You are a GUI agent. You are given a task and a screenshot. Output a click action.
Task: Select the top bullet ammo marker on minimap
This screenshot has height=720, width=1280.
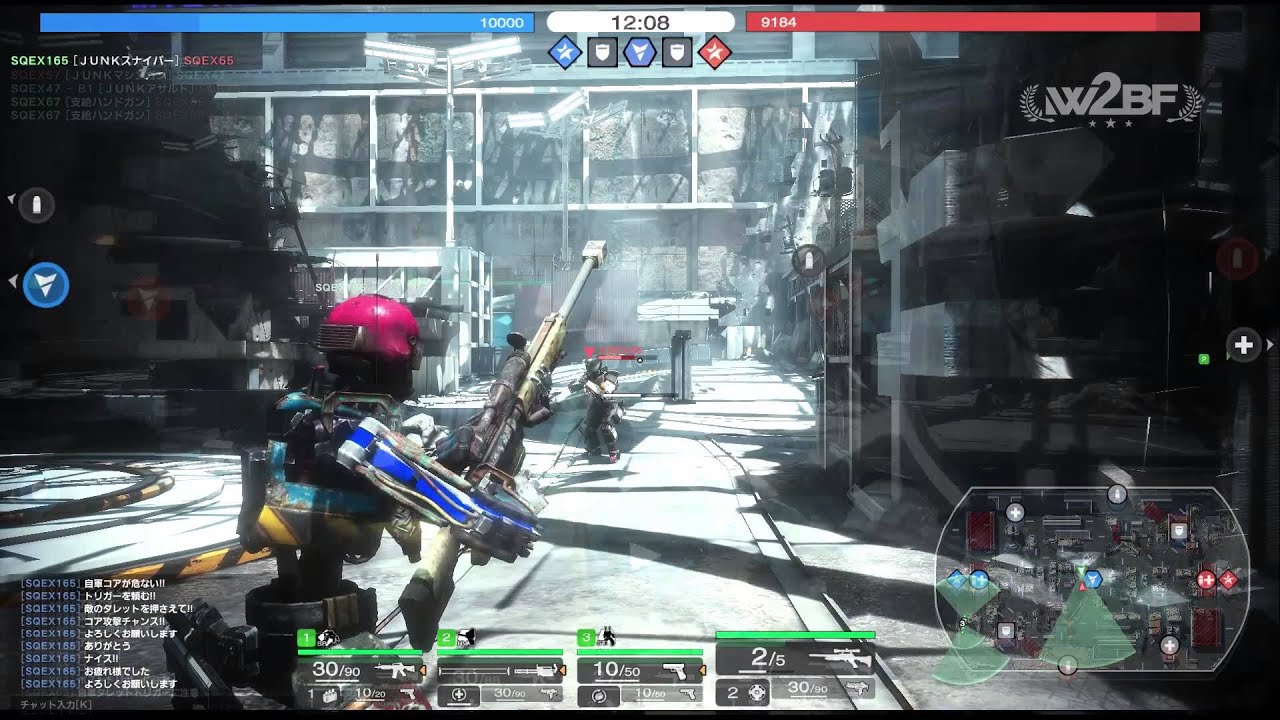(x=1117, y=494)
